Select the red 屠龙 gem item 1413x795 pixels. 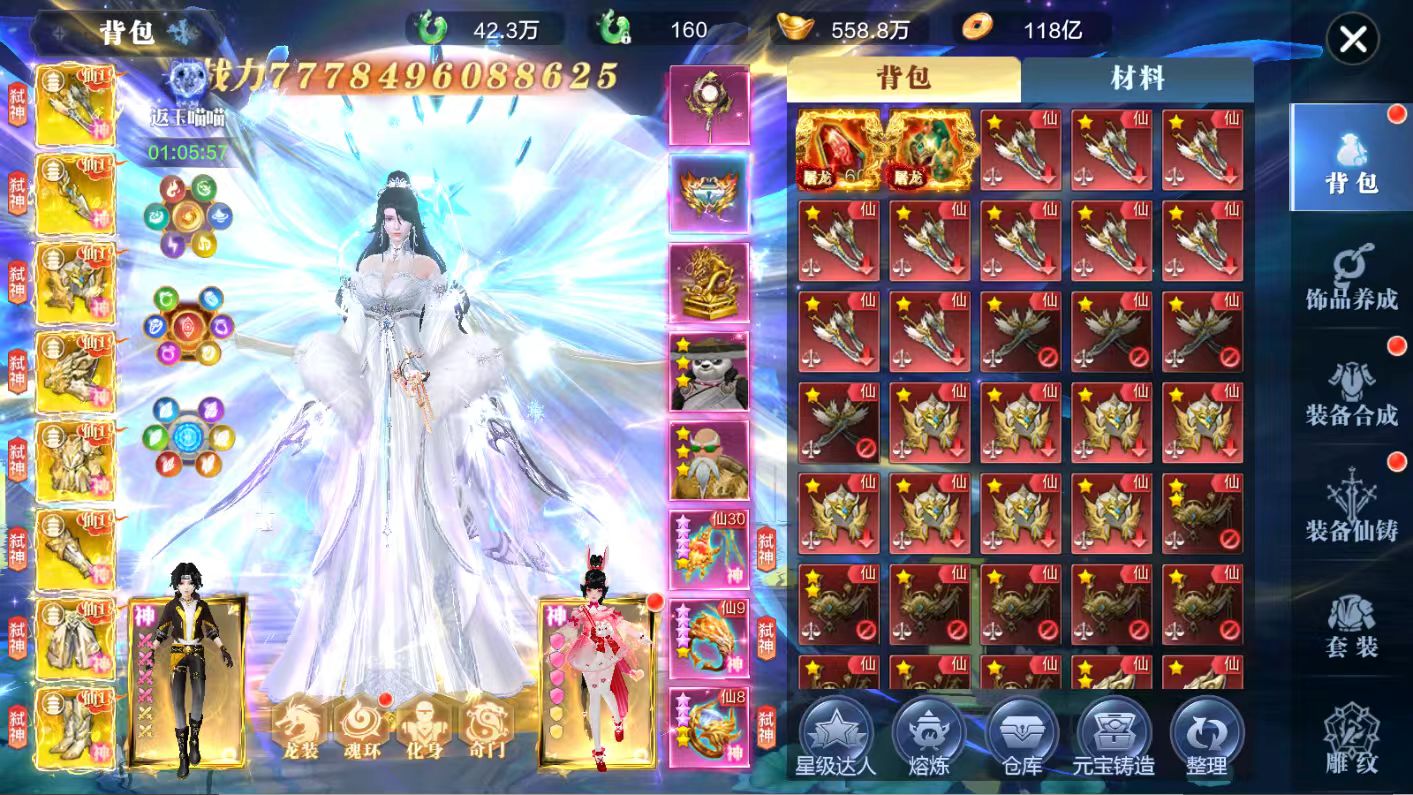click(838, 150)
